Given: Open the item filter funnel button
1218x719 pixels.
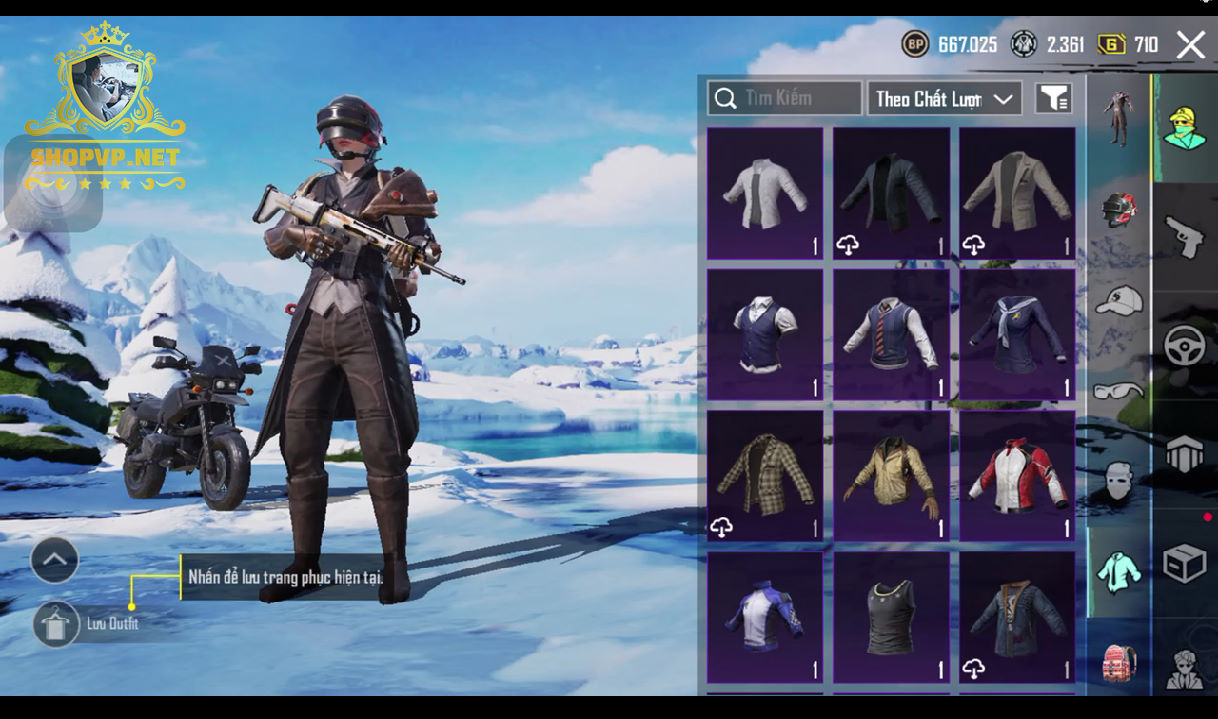Looking at the screenshot, I should tap(1053, 98).
